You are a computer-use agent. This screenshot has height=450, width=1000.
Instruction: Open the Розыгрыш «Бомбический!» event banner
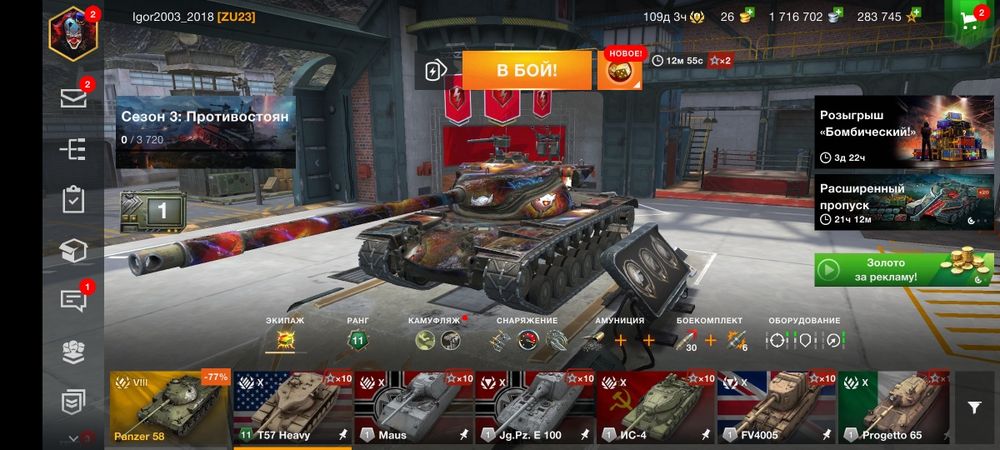pos(904,131)
